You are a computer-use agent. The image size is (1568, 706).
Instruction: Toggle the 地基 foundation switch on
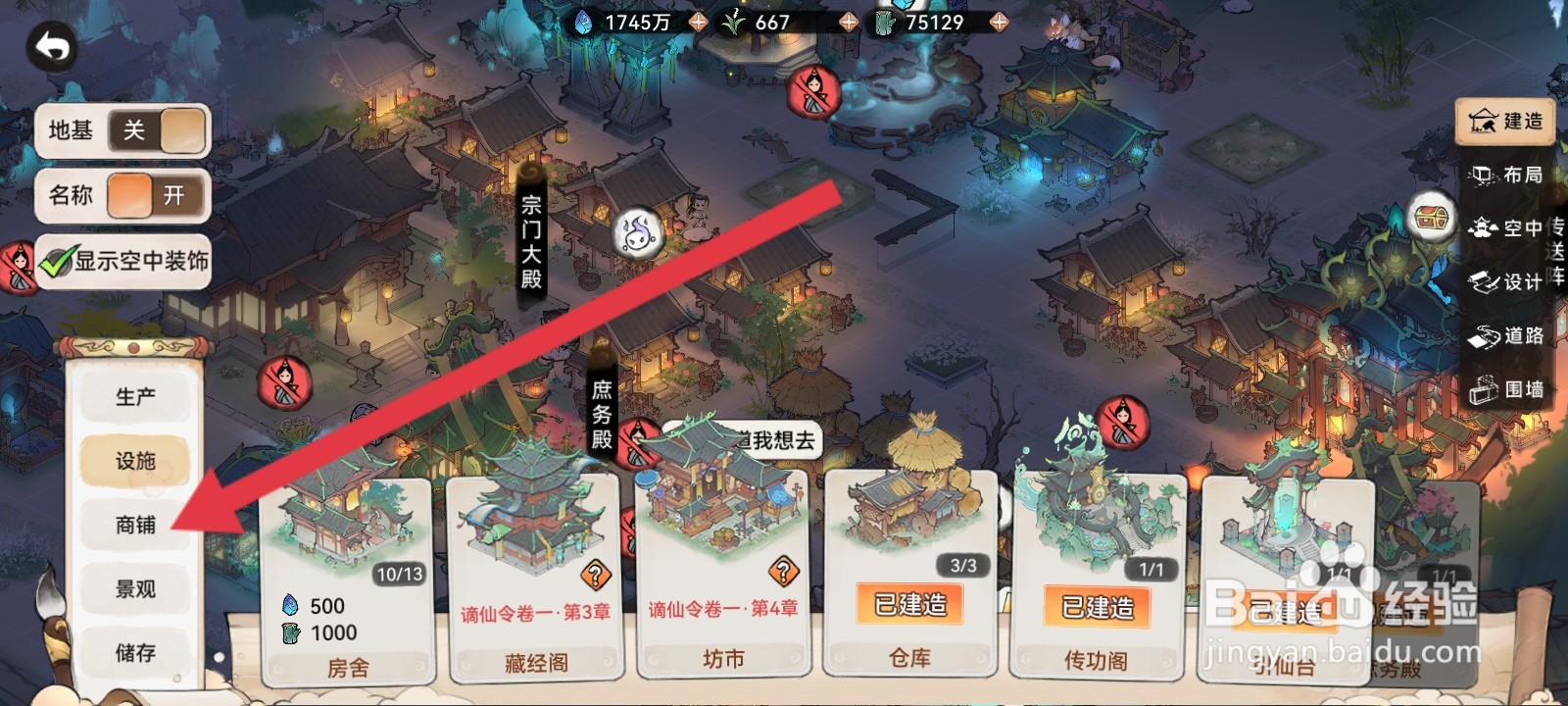pos(159,129)
